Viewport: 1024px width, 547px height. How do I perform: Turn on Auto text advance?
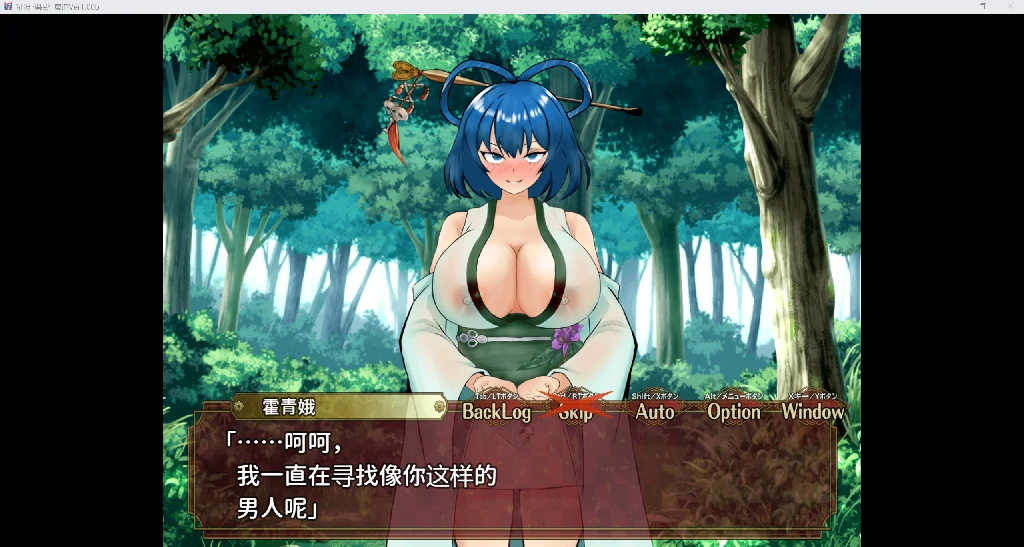click(x=655, y=411)
